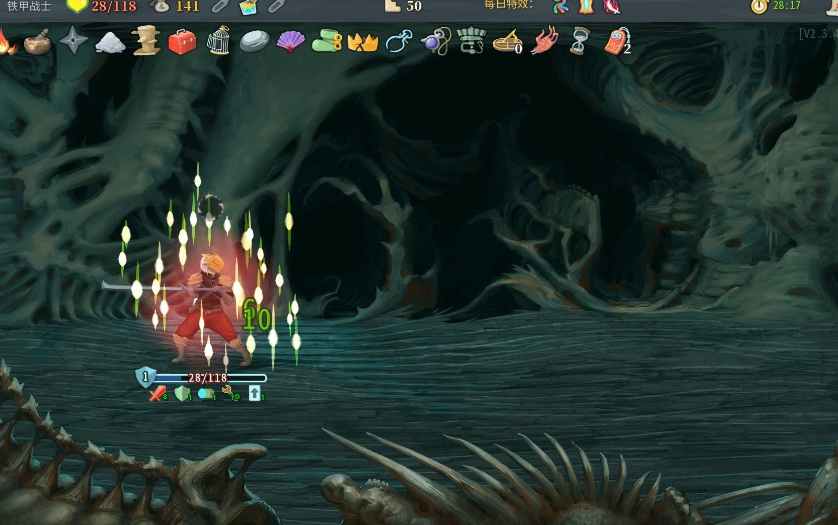Select the green wind-up boot relic
This screenshot has width=838, height=525.
[327, 42]
